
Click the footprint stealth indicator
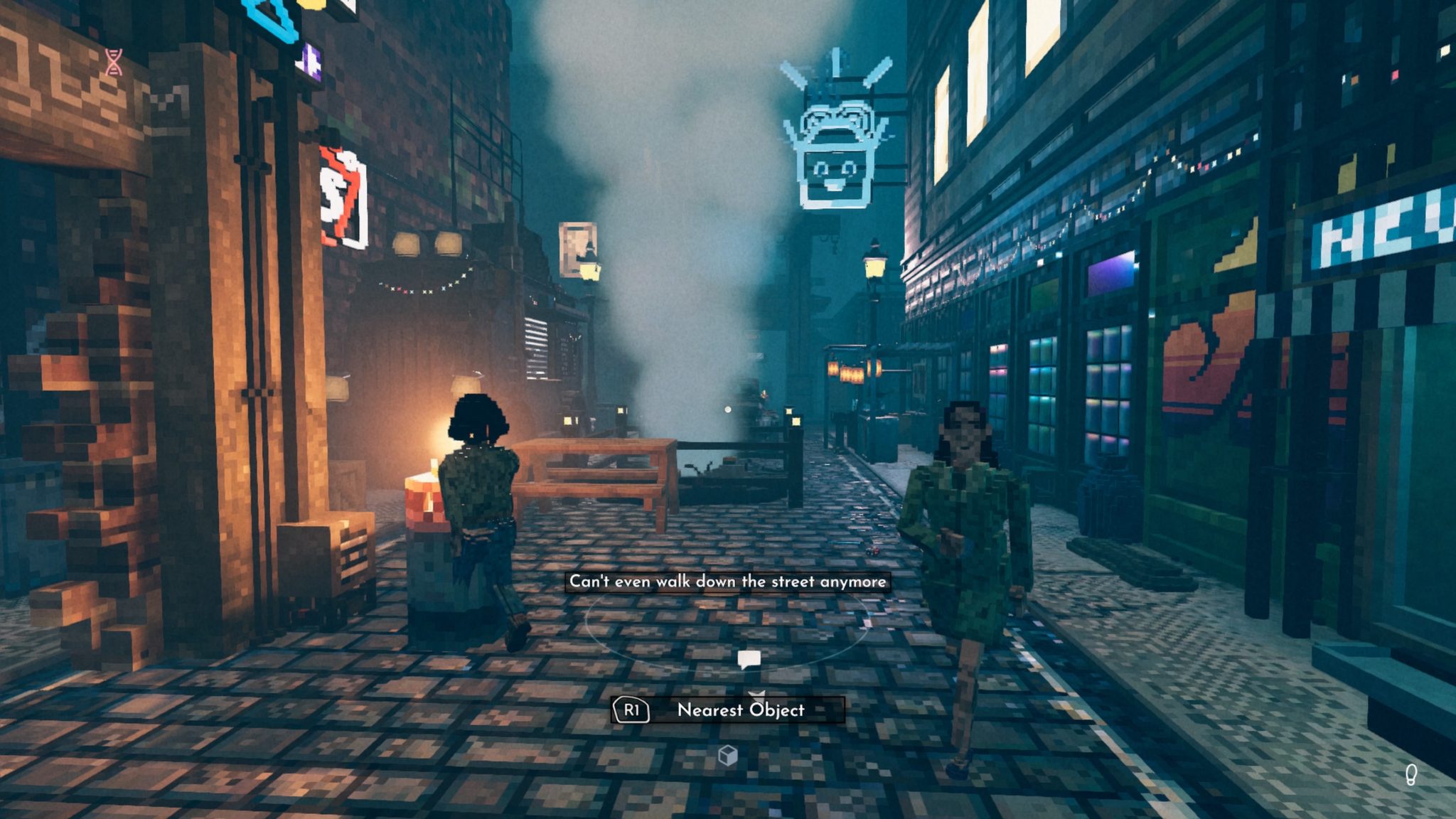(x=1411, y=775)
